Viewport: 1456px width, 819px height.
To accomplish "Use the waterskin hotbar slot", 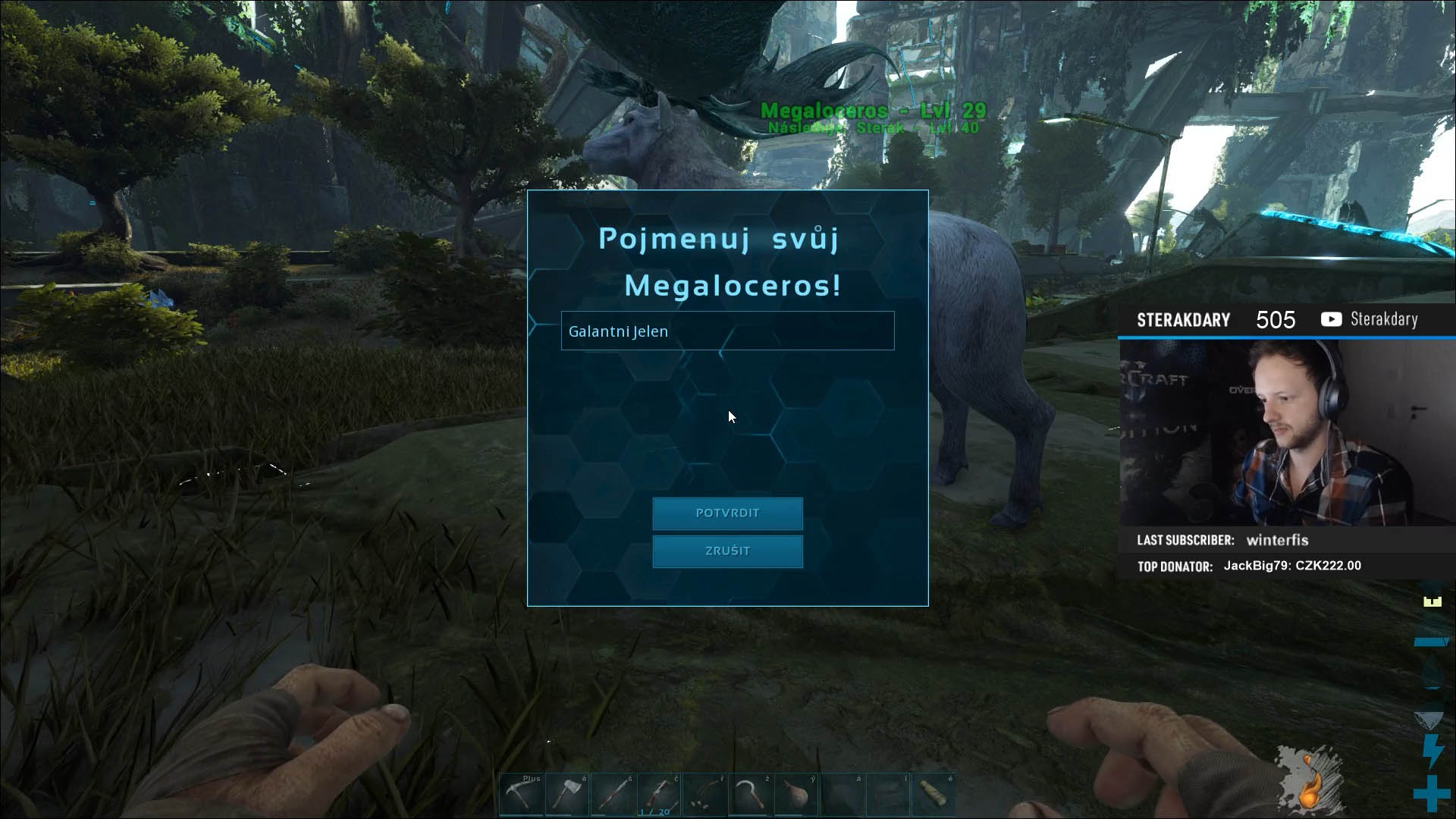I will tap(795, 795).
